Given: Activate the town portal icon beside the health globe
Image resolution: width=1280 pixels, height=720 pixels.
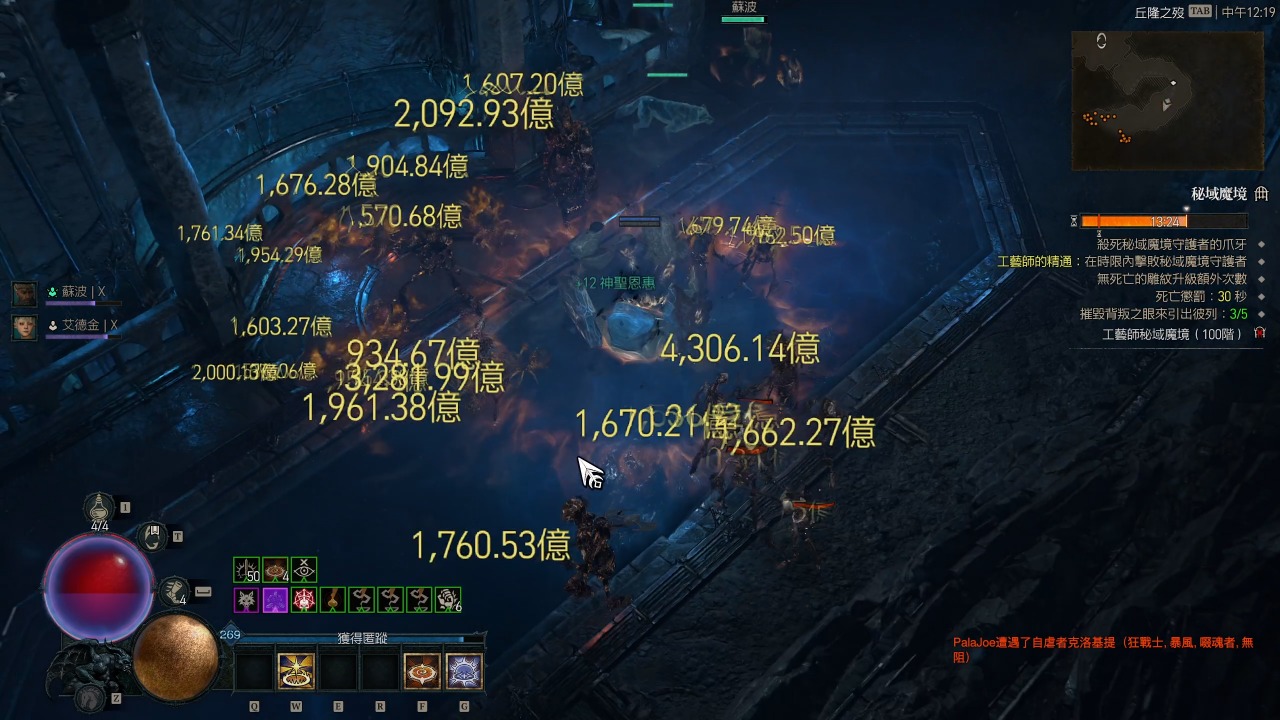Looking at the screenshot, I should (x=152, y=537).
